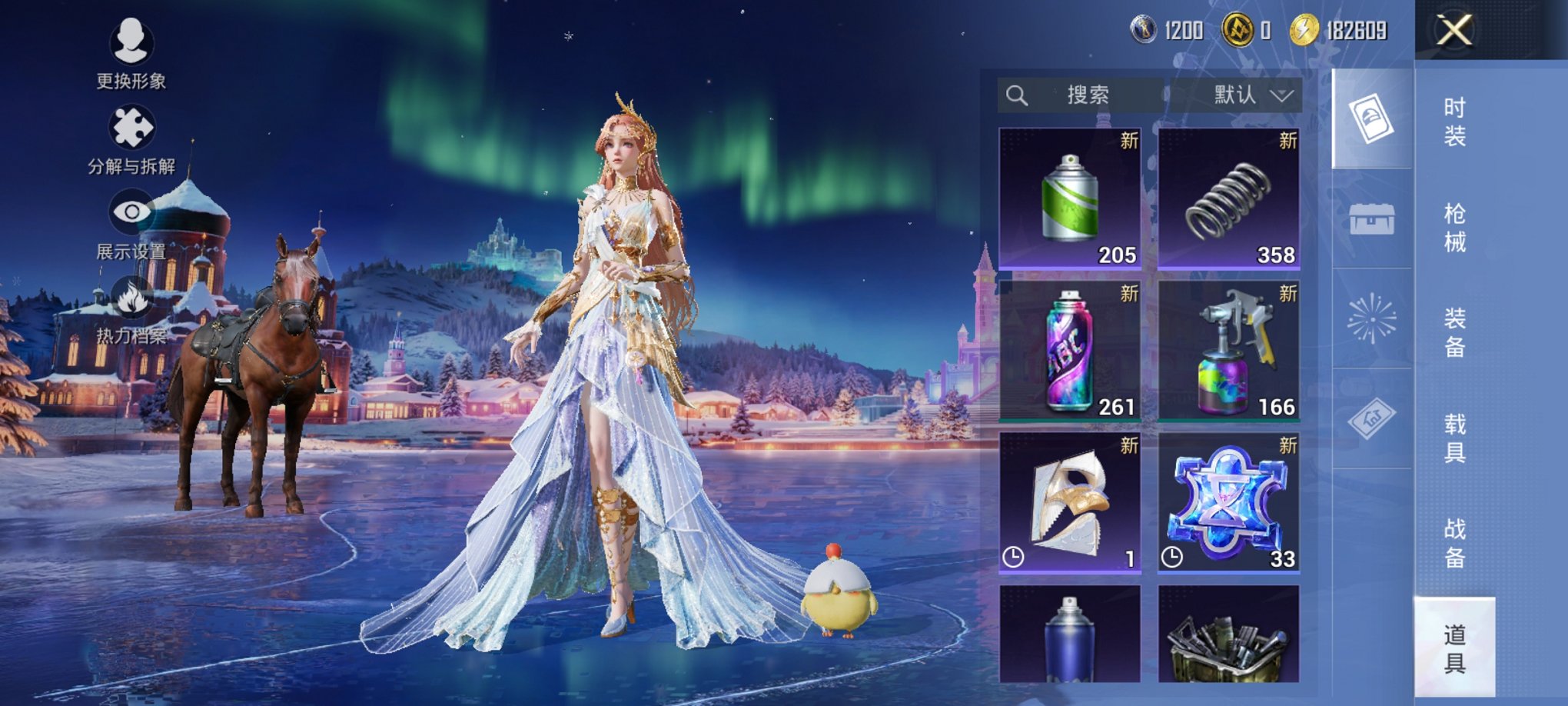
Task: Click the 搜索 search field
Action: (x=1085, y=95)
